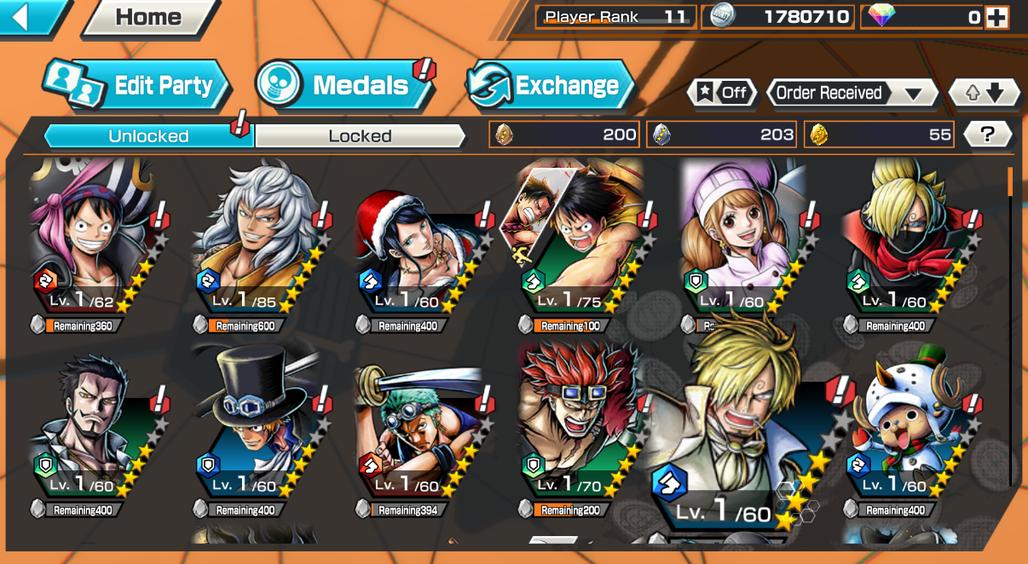Image resolution: width=1028 pixels, height=564 pixels.
Task: Open help with the question mark button
Action: [x=987, y=135]
